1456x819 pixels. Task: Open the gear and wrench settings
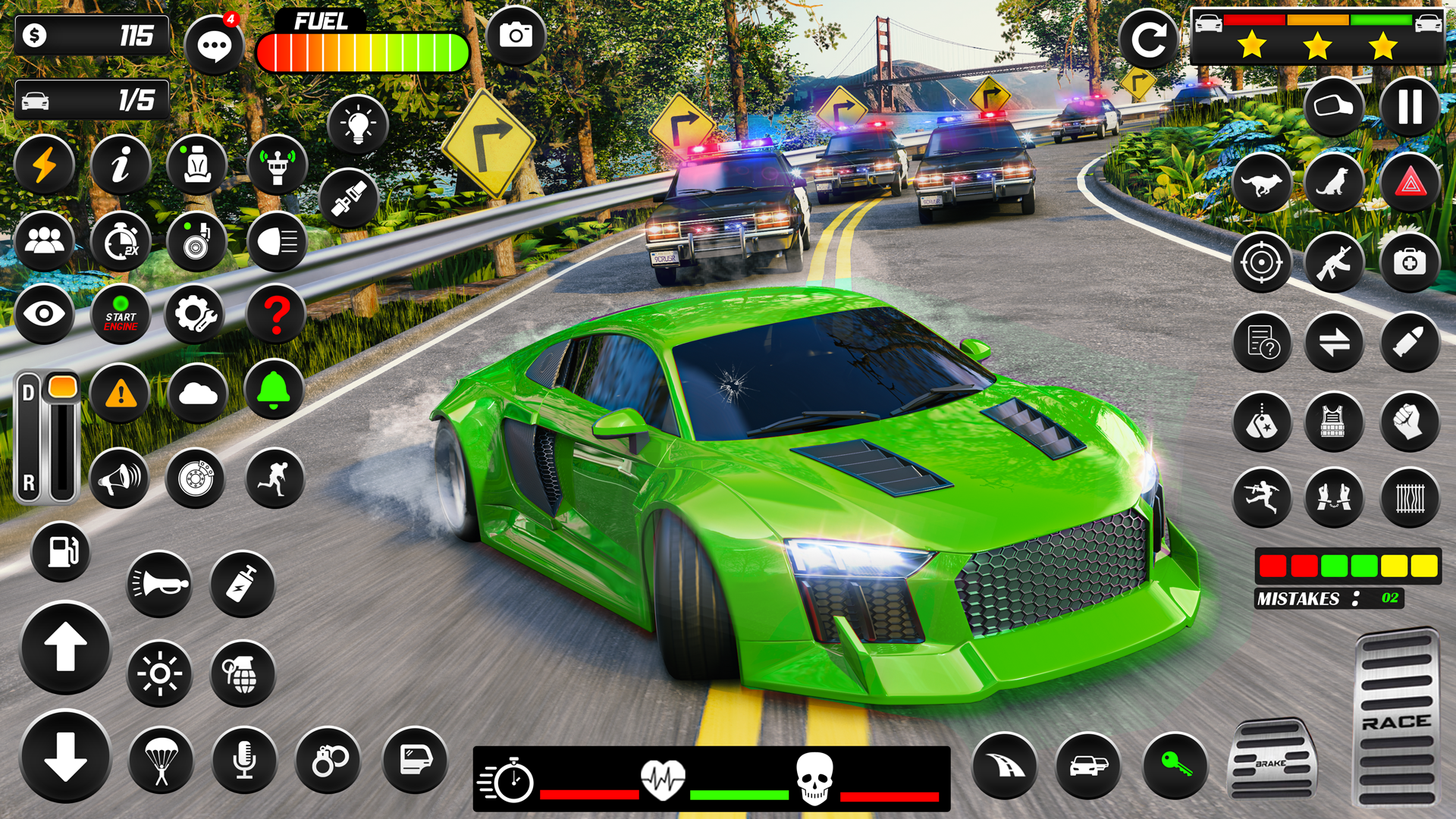click(196, 314)
